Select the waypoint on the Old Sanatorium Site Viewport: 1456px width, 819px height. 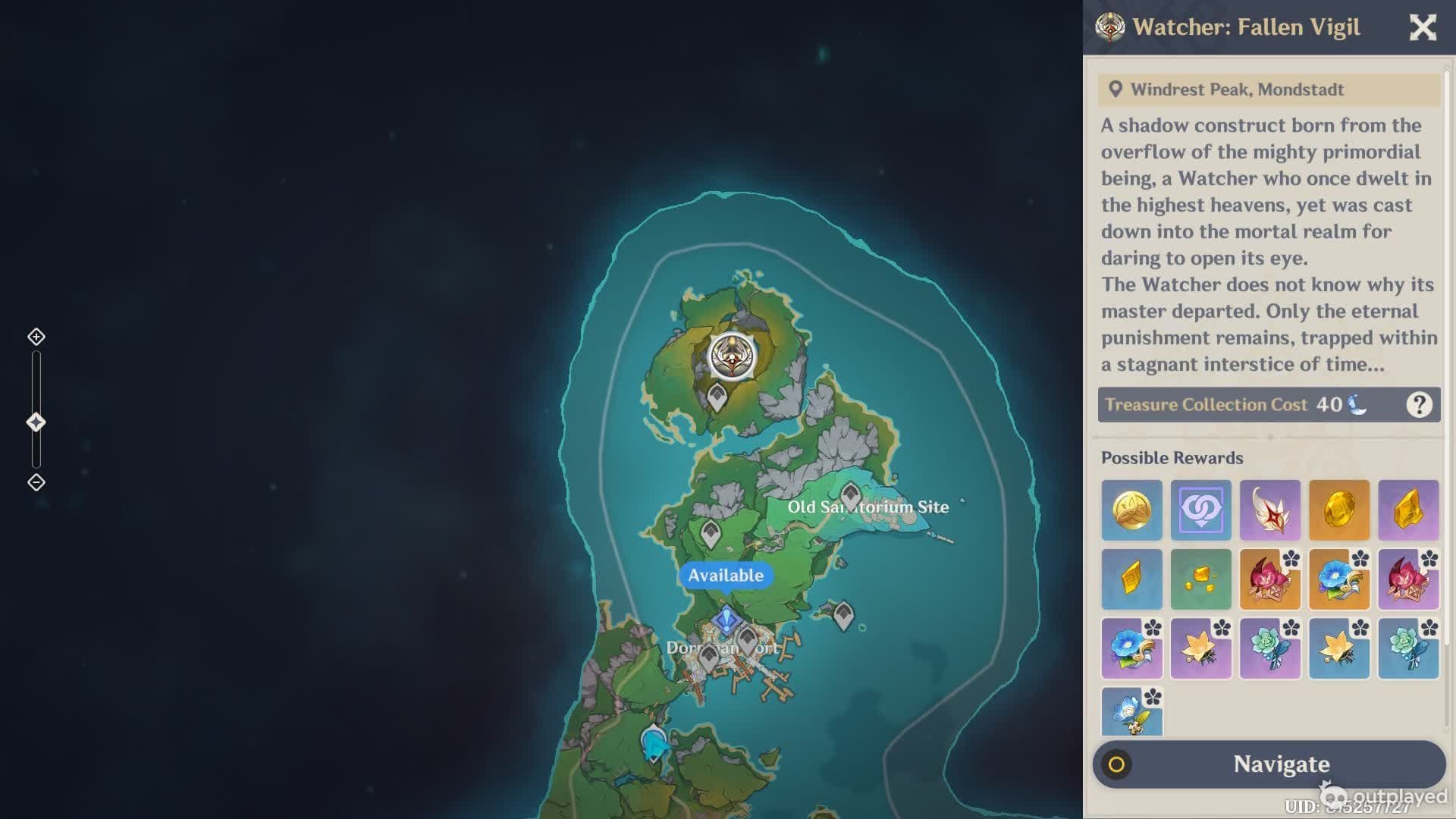point(850,496)
